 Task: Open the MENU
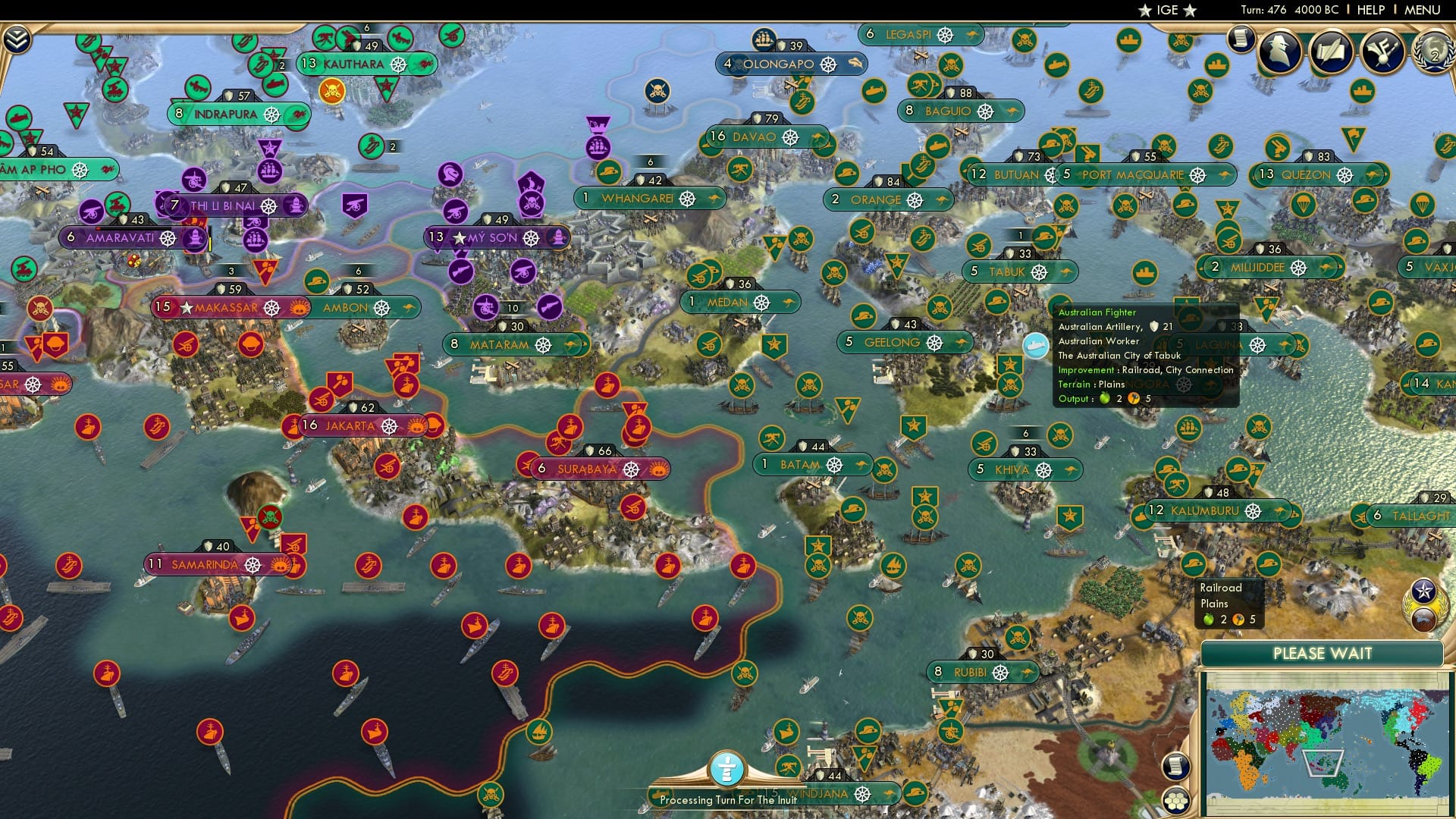1423,10
